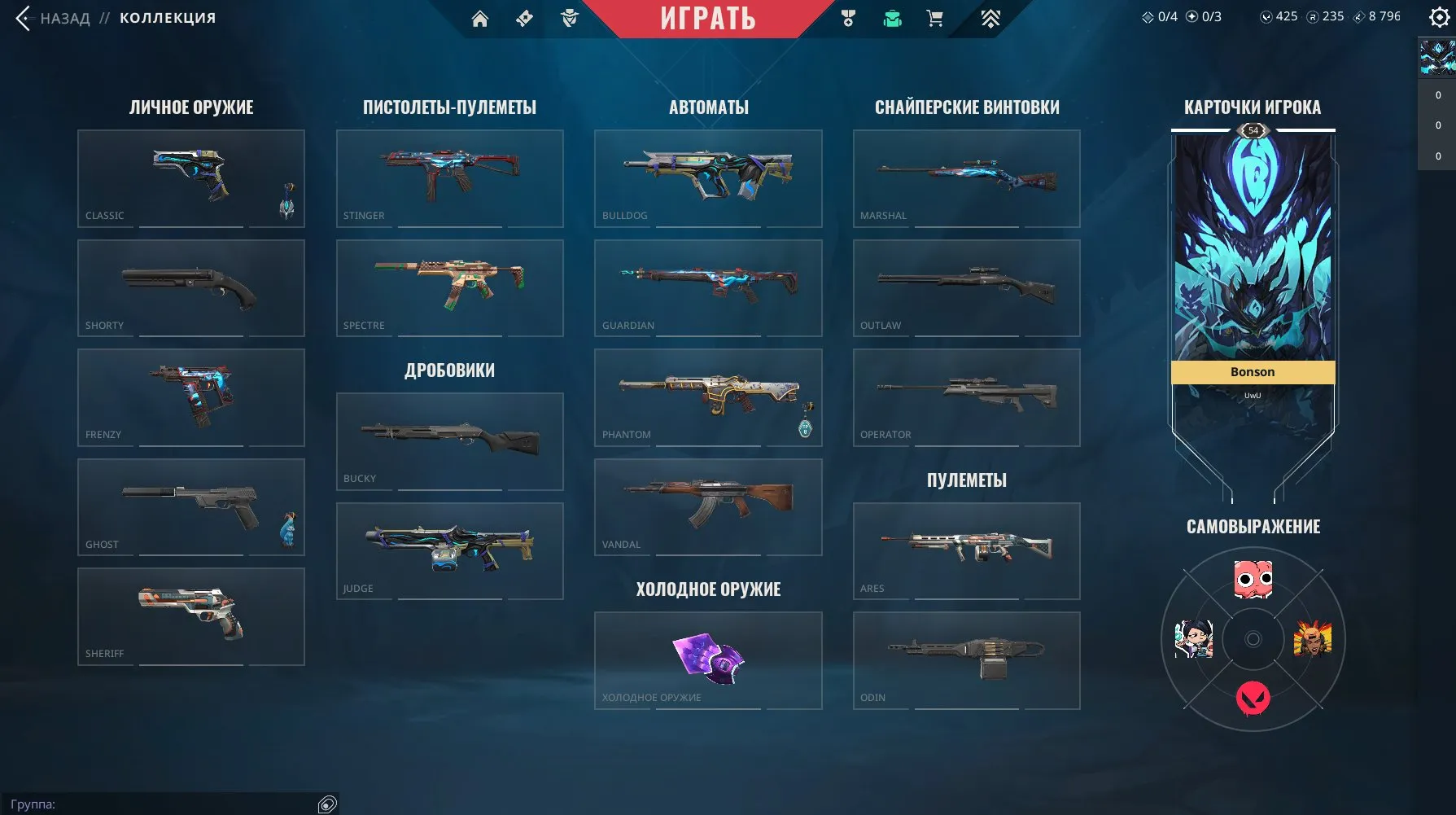Screen dimensions: 1456x815
Task: View the Odin machine gun
Action: (965, 659)
